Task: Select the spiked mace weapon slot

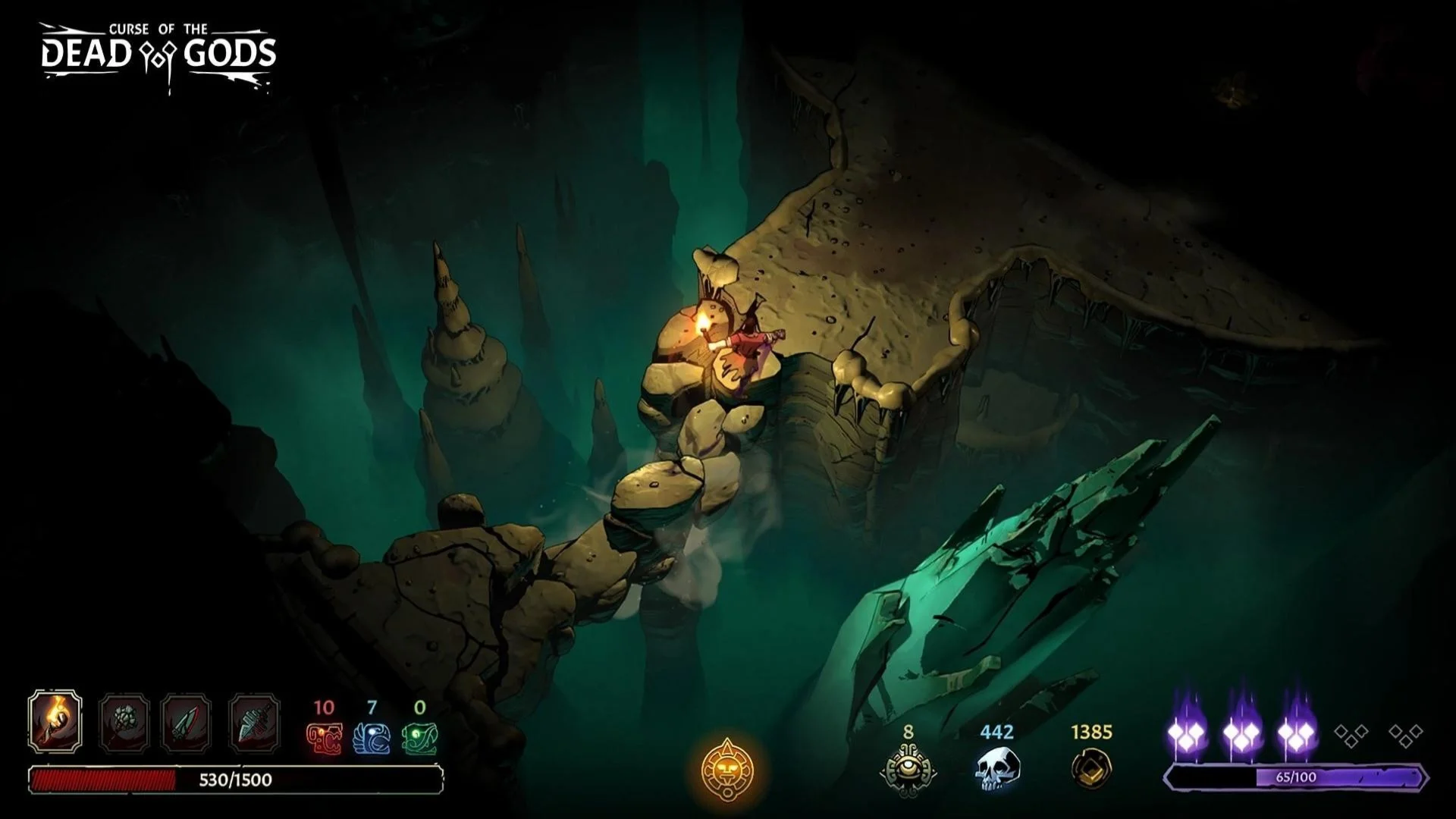Action: (x=124, y=720)
